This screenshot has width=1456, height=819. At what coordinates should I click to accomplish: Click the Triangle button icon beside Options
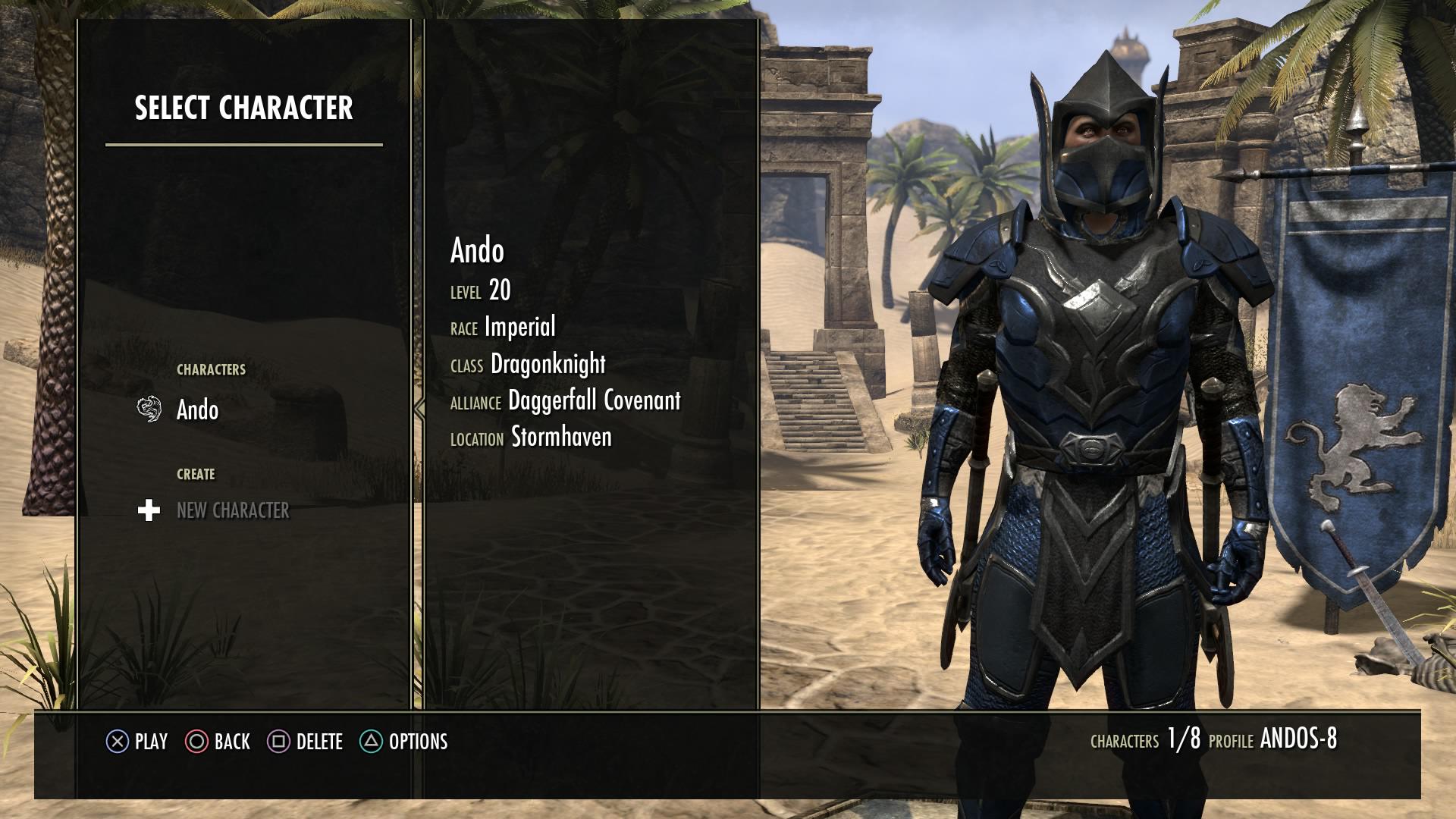370,742
